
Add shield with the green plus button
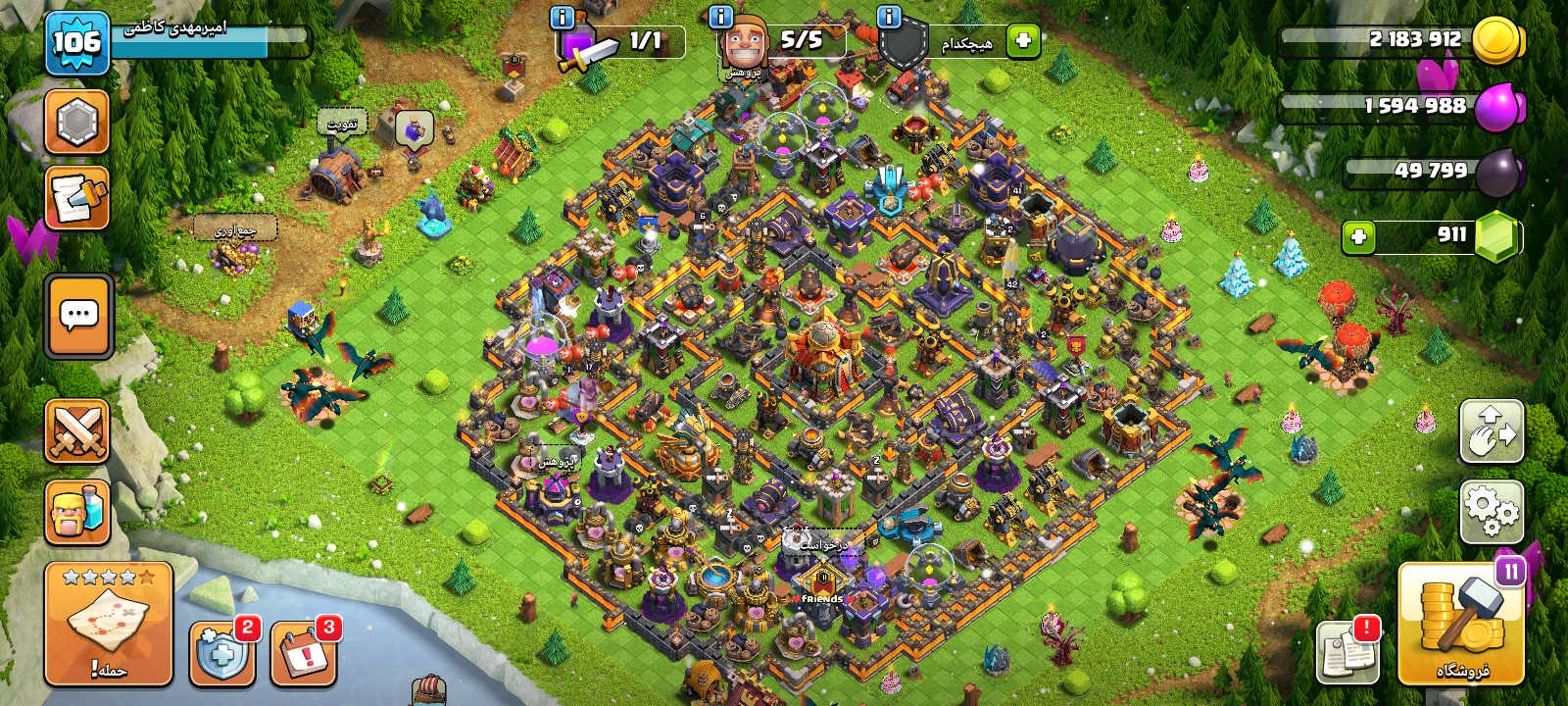click(x=1023, y=41)
